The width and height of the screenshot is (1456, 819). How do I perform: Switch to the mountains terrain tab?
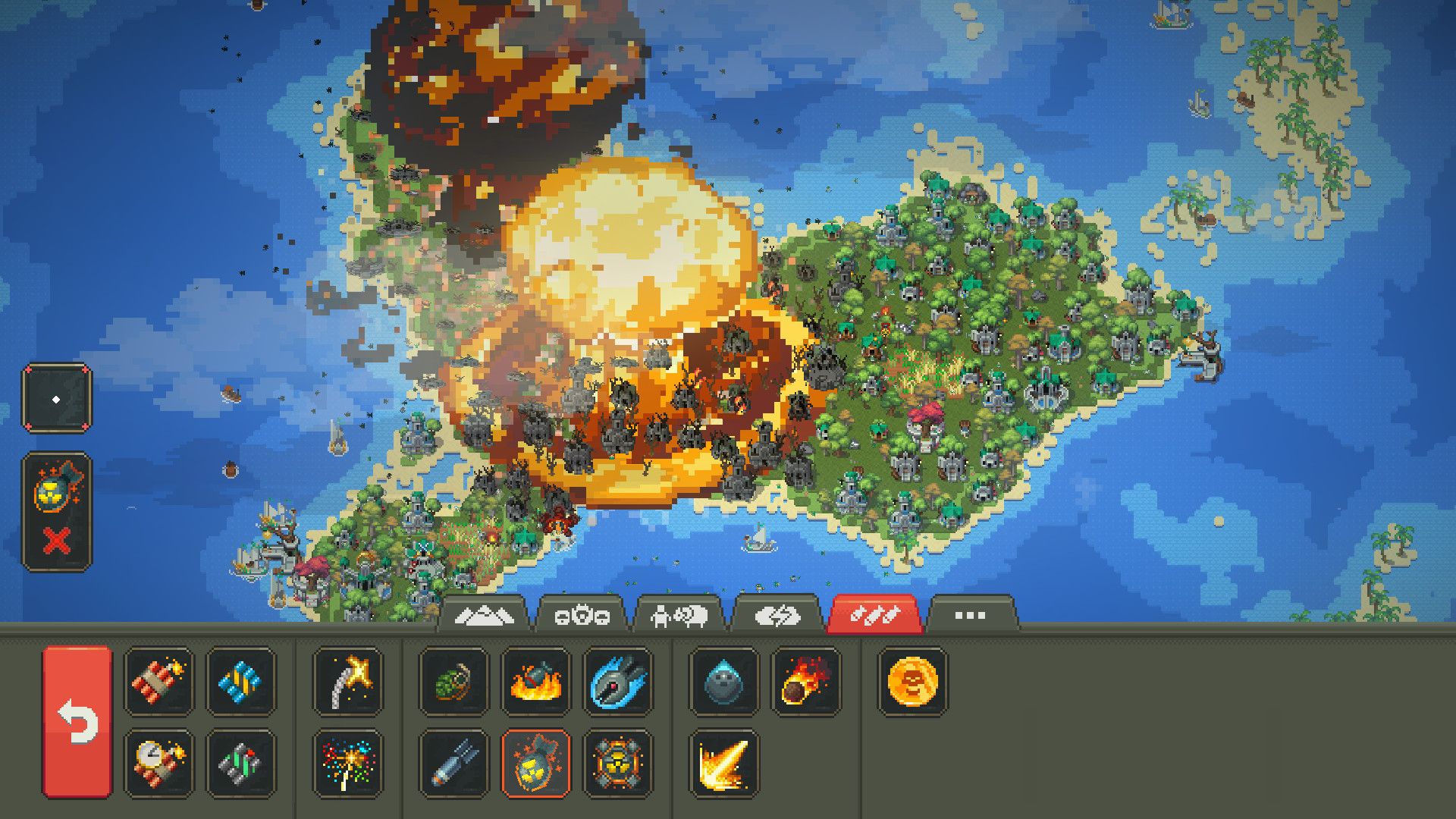pos(482,616)
